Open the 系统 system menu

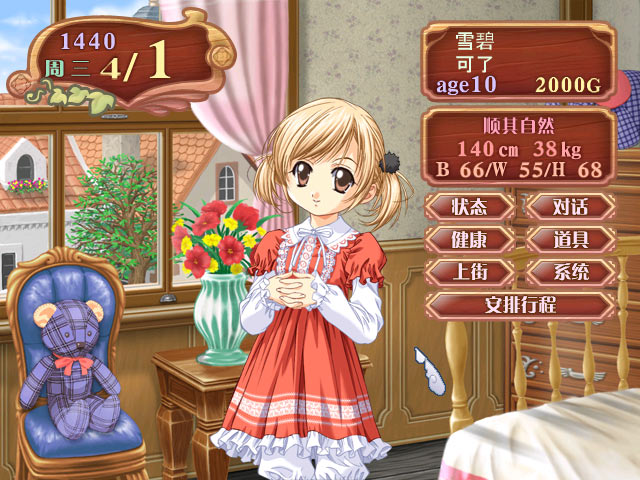[570, 271]
